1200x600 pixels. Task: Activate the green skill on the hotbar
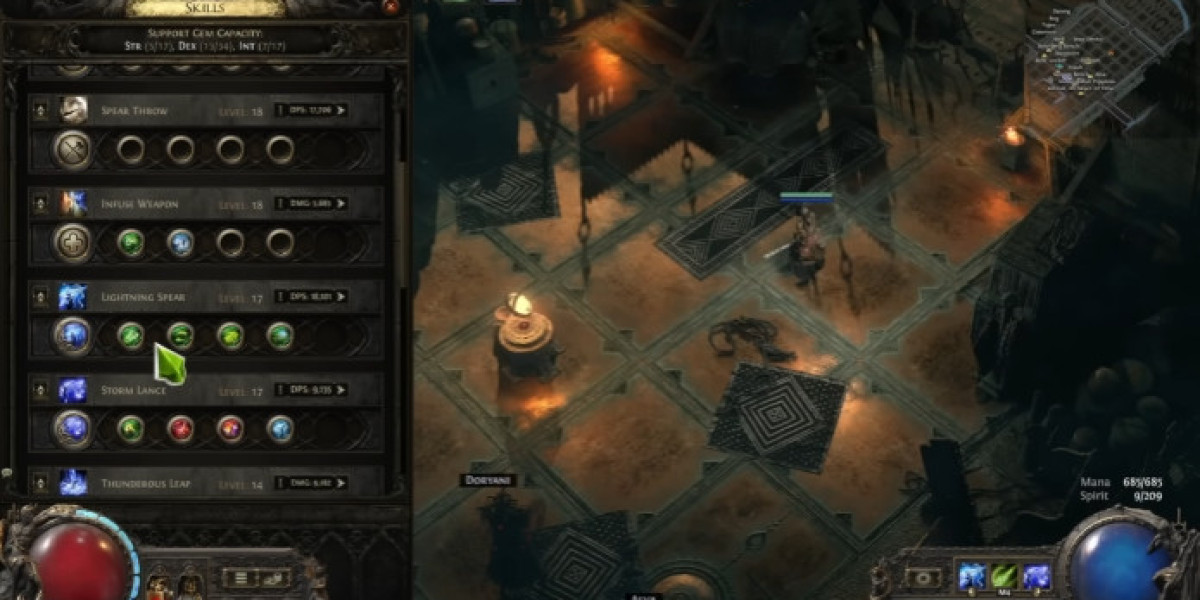[x=1003, y=577]
